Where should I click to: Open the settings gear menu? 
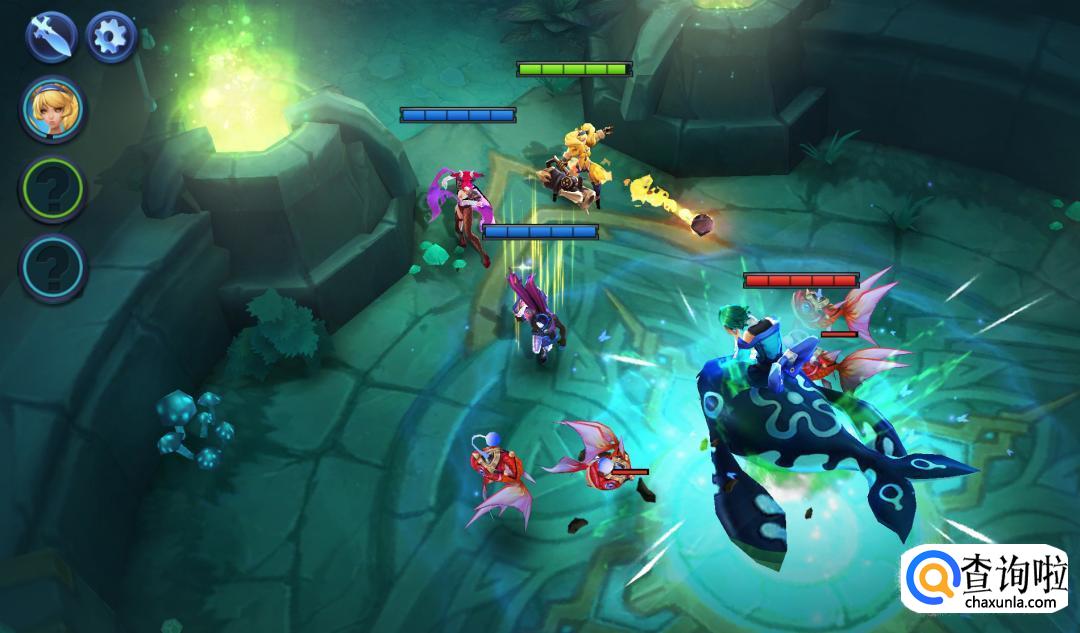pyautogui.click(x=110, y=37)
